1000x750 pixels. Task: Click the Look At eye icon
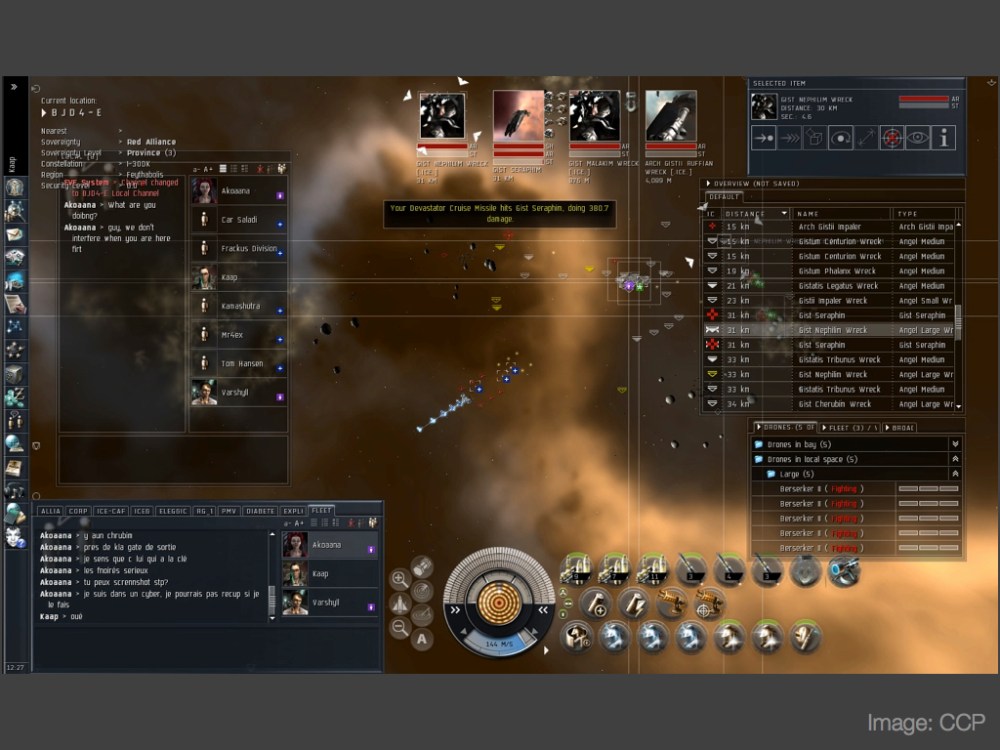click(x=917, y=139)
